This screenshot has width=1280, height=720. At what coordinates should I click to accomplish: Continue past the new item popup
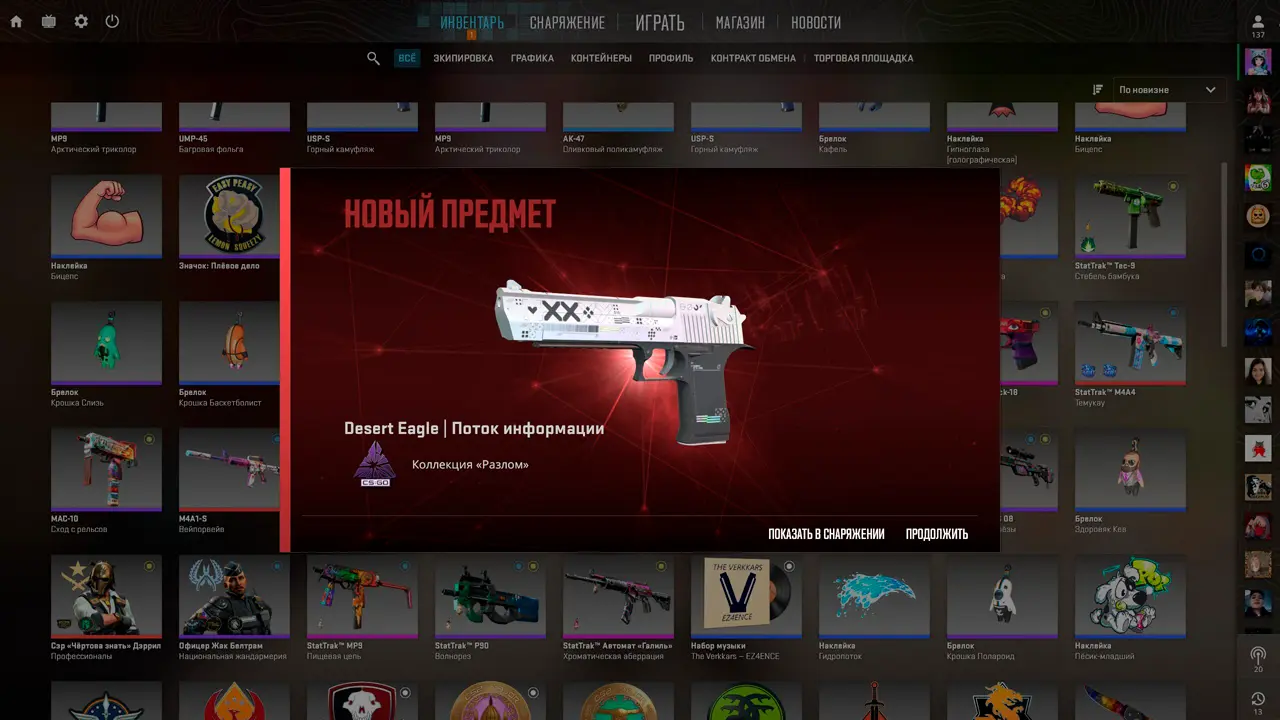[x=936, y=534]
